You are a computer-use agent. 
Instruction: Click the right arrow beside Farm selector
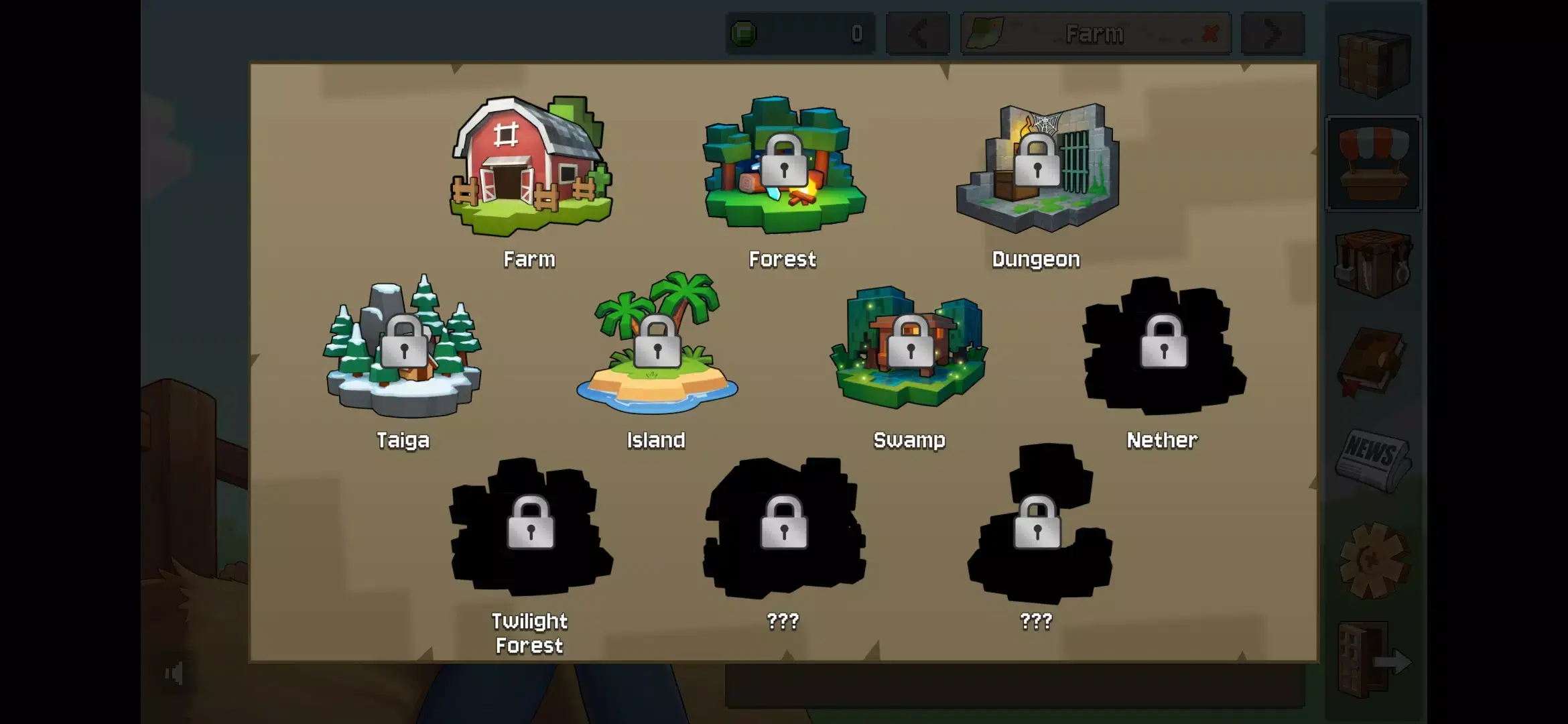(x=1272, y=33)
